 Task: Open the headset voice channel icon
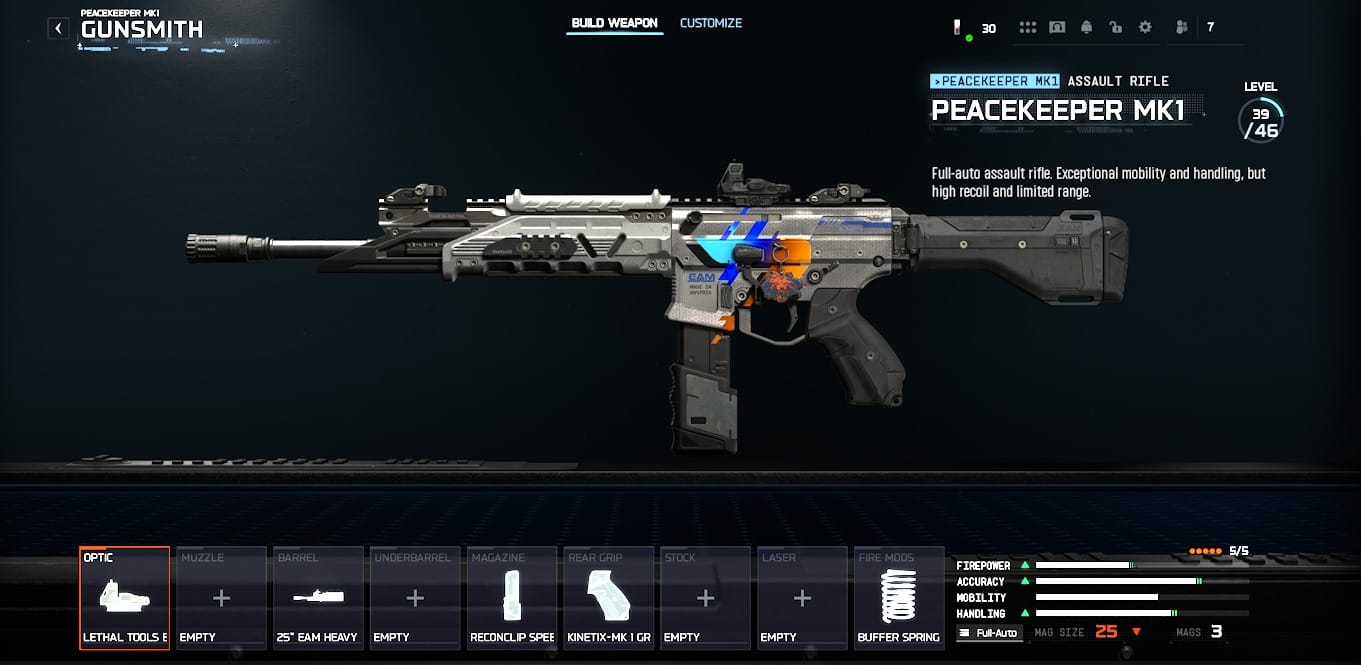pyautogui.click(x=1057, y=27)
